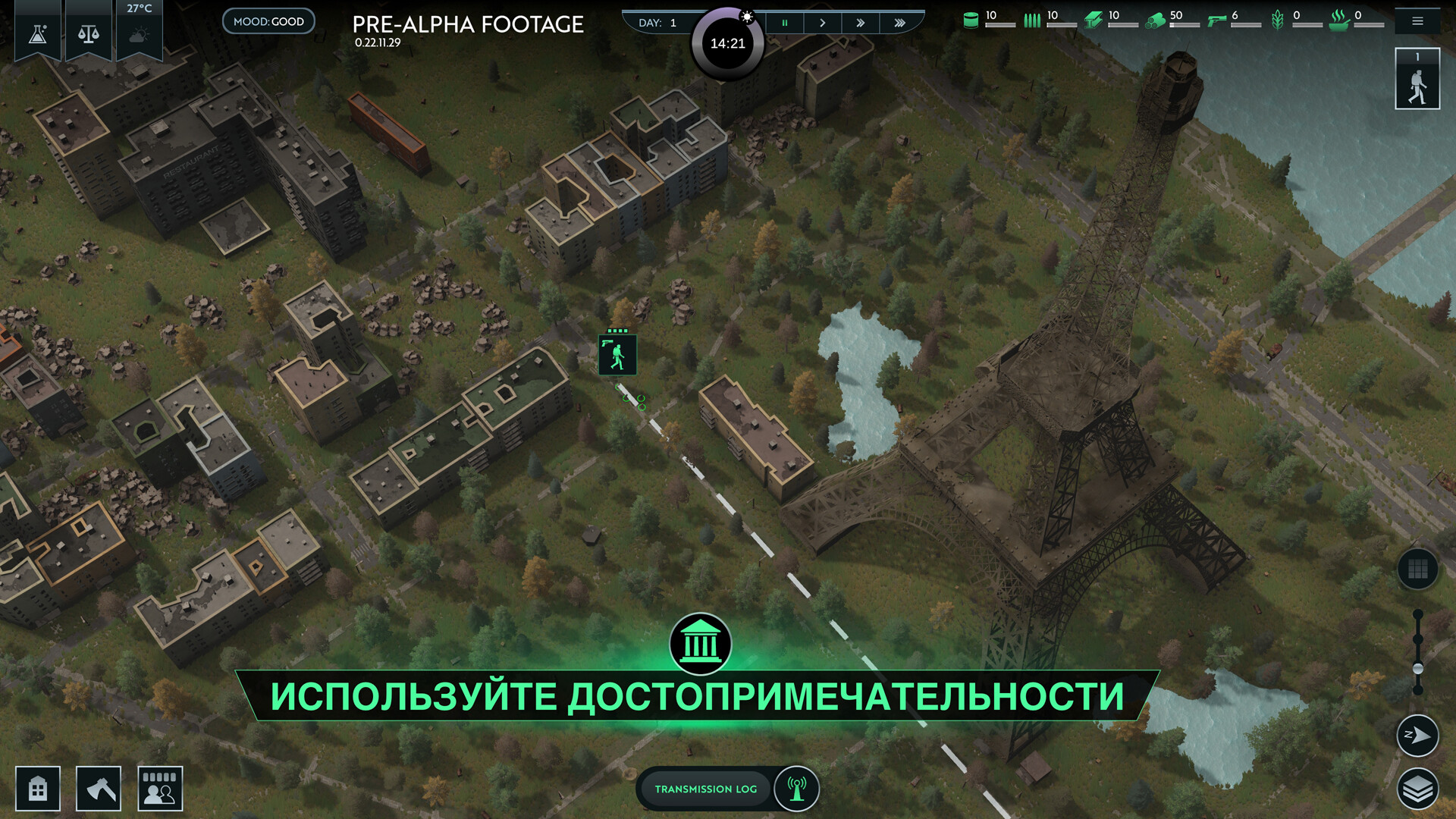Set time to triple speed
Viewport: 1456px width, 819px height.
point(900,23)
